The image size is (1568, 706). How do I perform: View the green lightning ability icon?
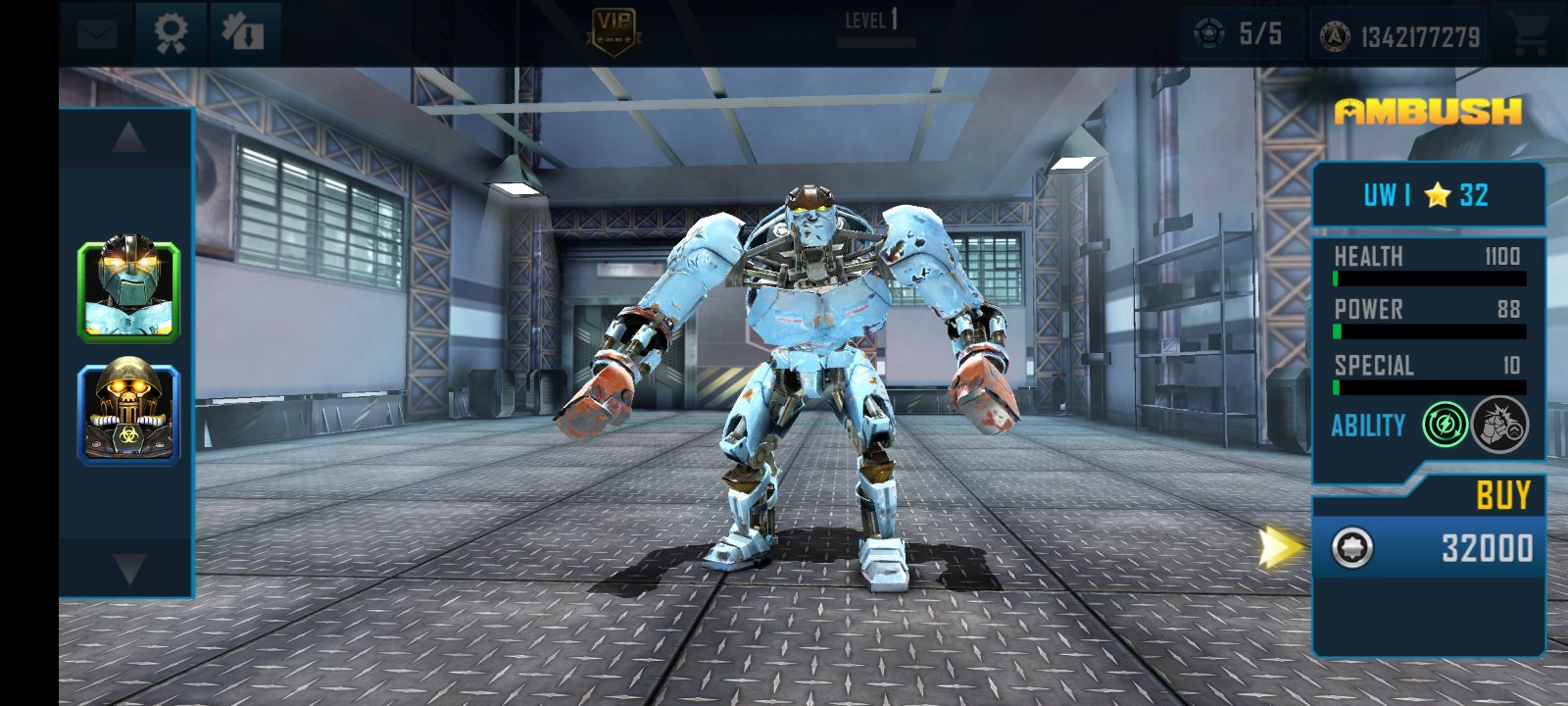pos(1445,425)
